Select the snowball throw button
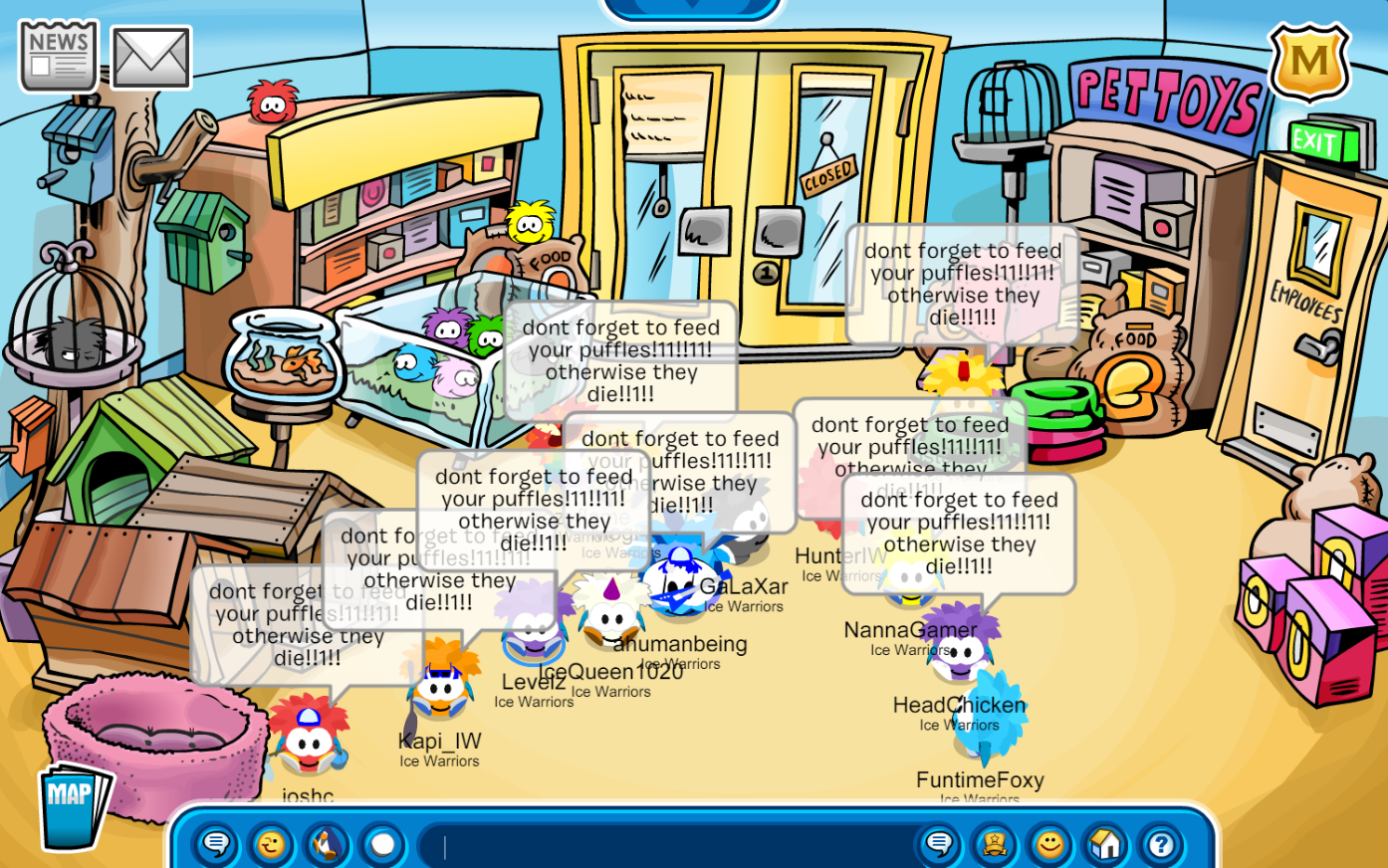This screenshot has width=1388, height=868. (x=382, y=845)
